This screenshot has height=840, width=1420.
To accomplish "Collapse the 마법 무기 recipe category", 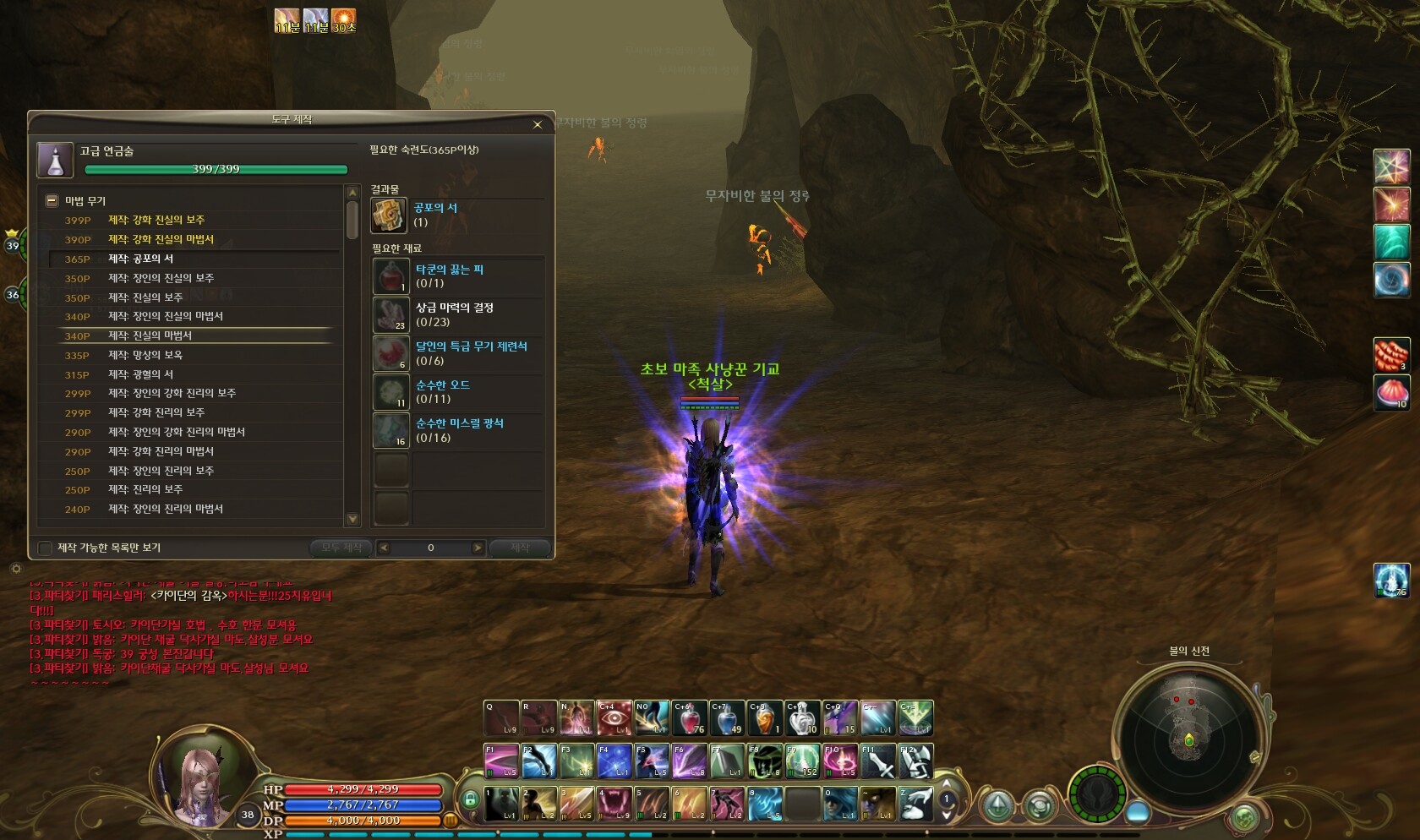I will click(52, 201).
